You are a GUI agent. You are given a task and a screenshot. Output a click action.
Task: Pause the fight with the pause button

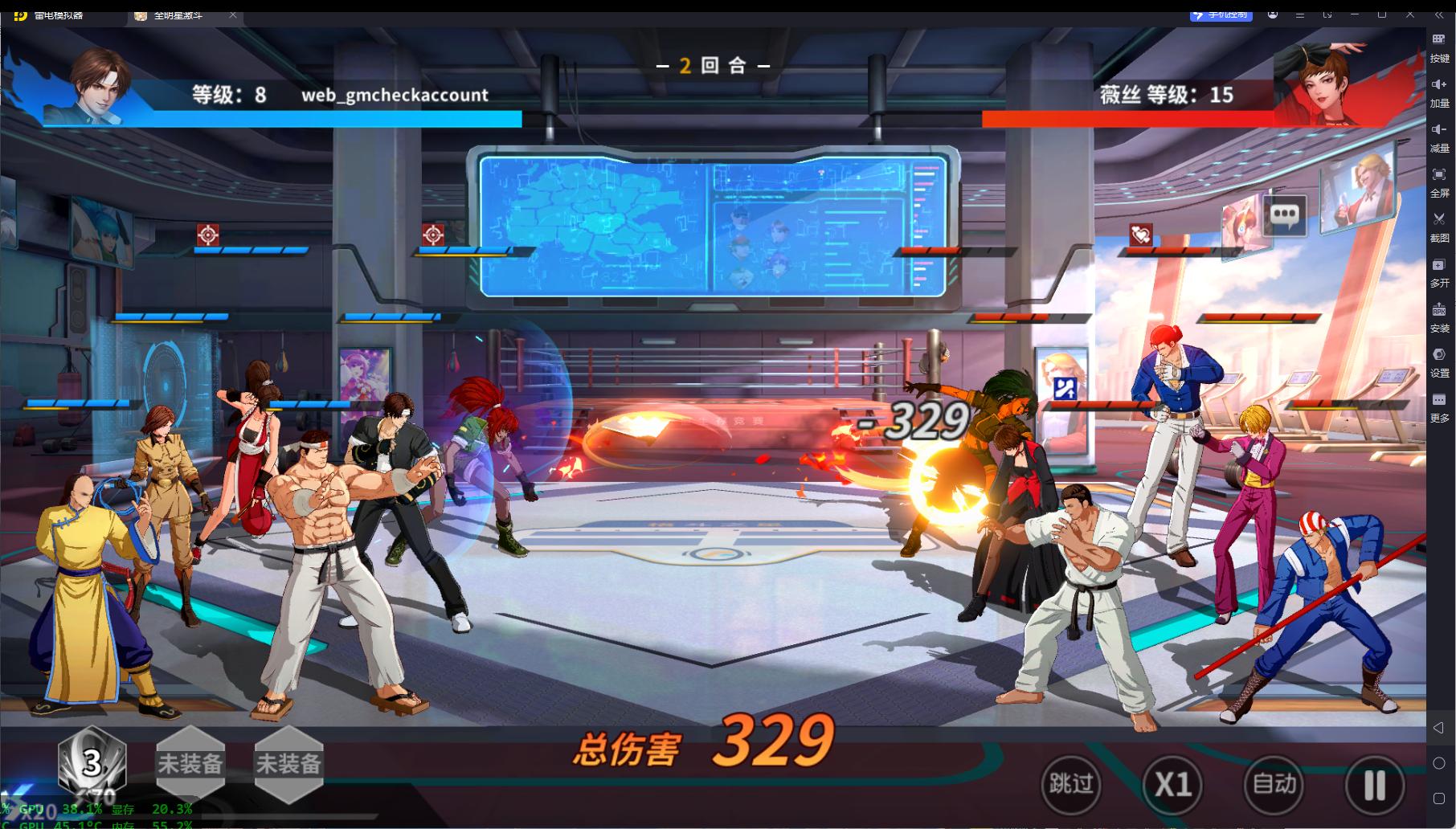point(1374,783)
